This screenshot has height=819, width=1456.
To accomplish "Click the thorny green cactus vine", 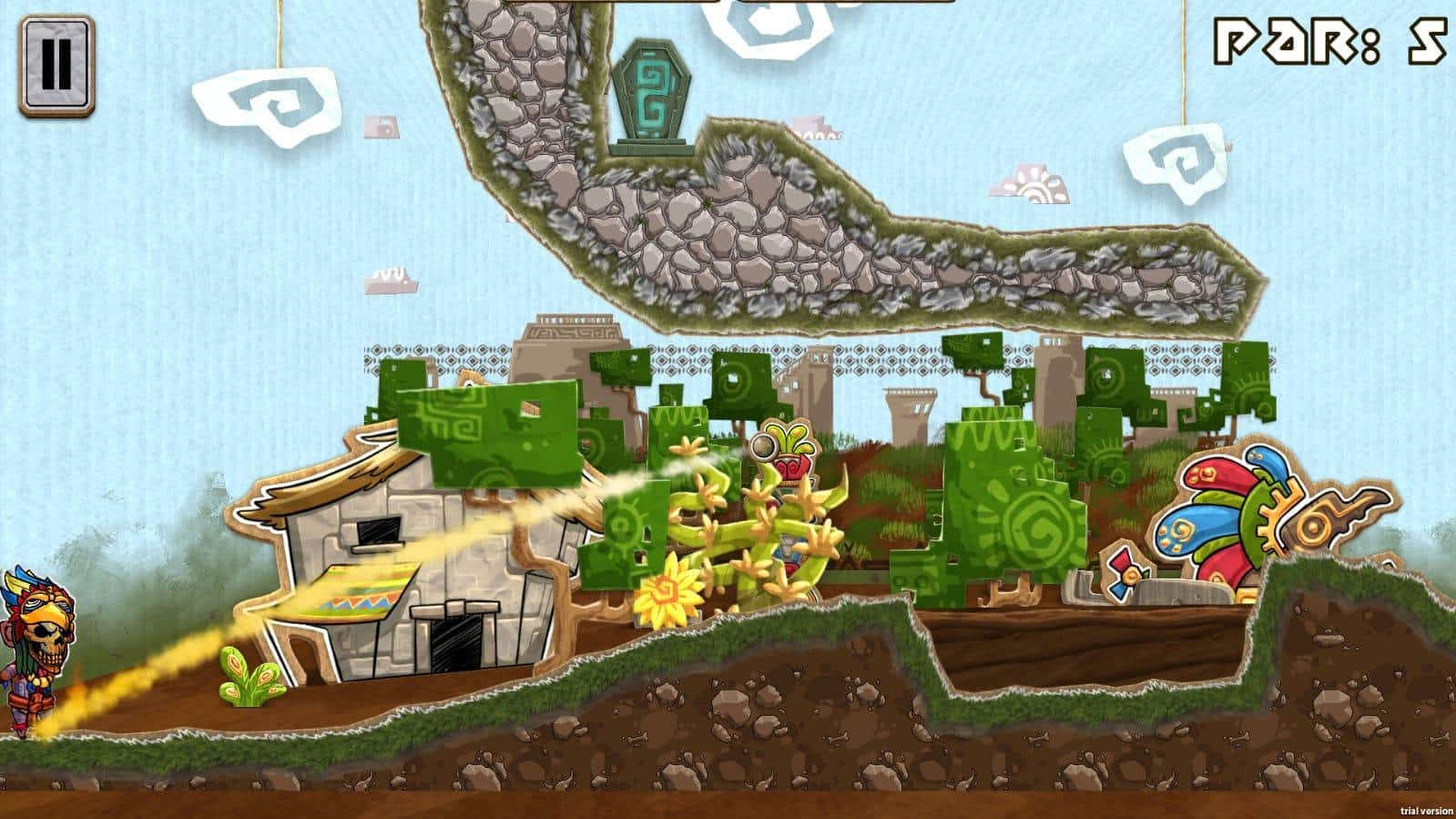I will 756,537.
